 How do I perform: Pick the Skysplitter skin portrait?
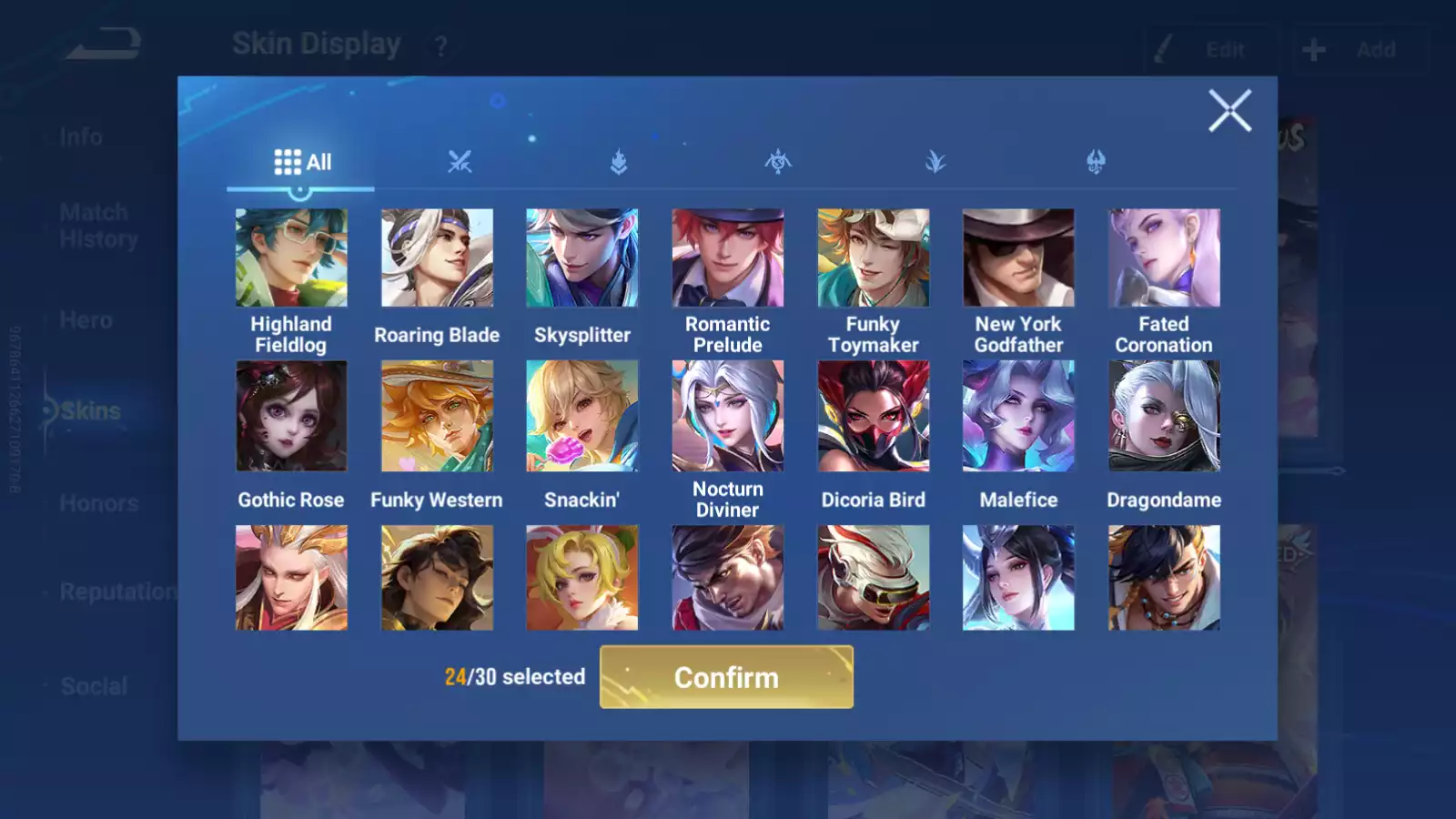[582, 258]
